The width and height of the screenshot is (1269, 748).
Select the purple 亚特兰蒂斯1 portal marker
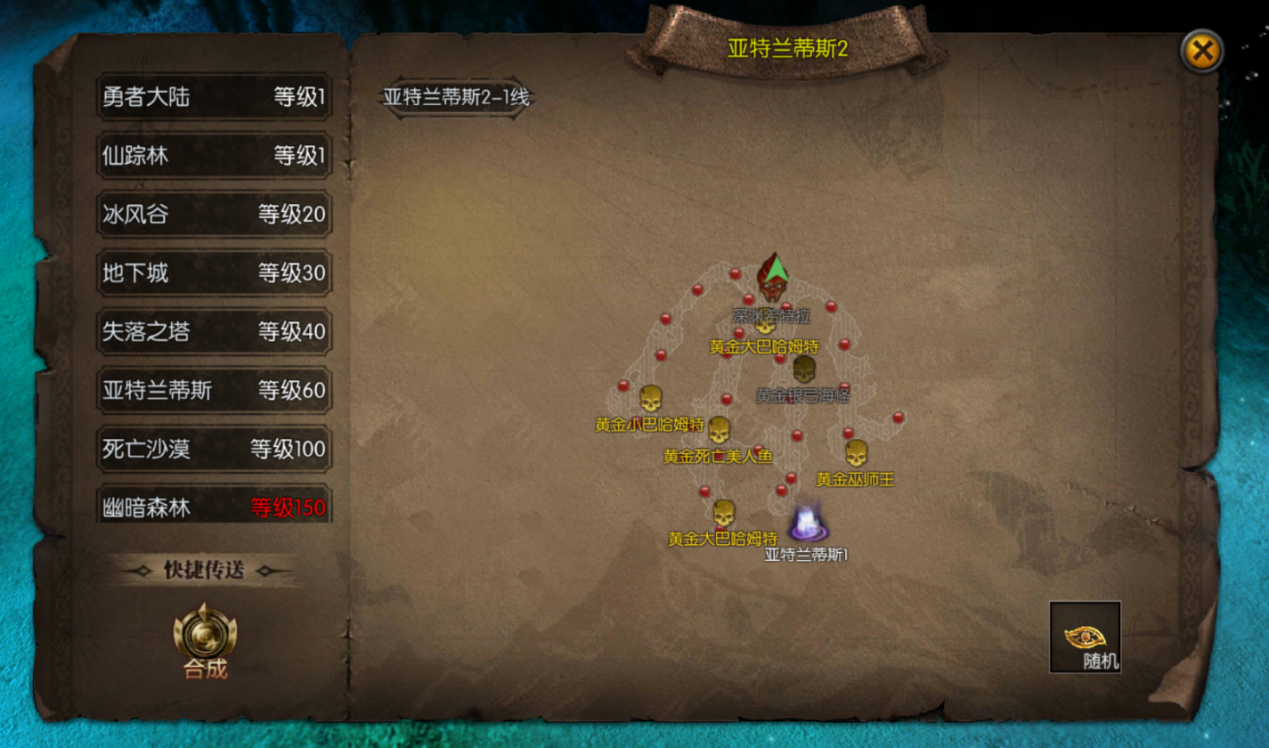point(806,524)
